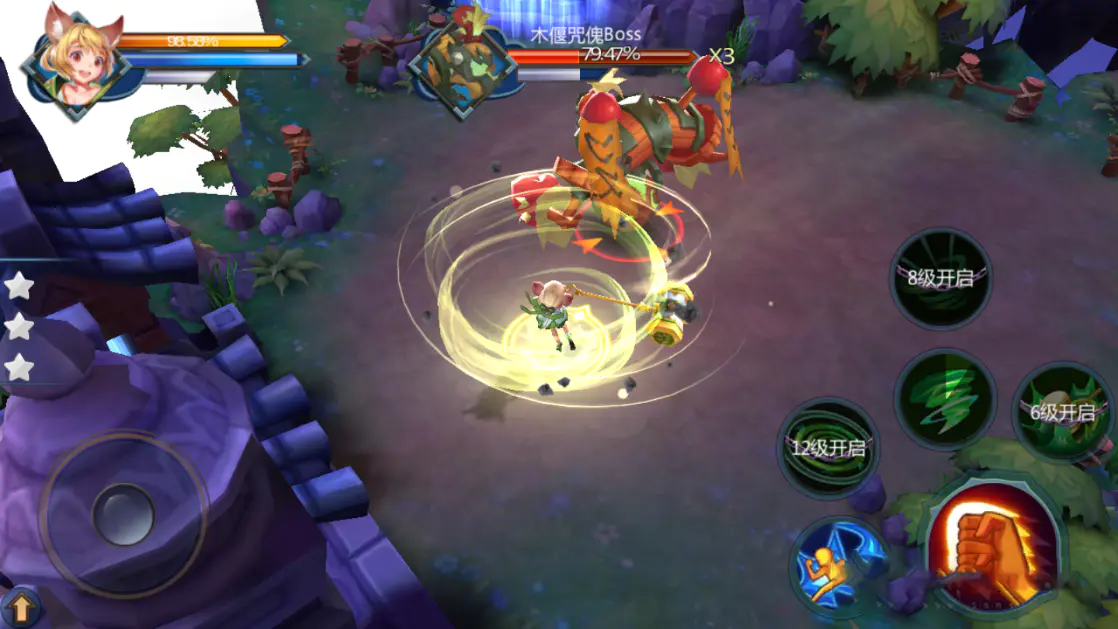The image size is (1118, 629).
Task: Use the green whirlwind skill
Action: pyautogui.click(x=944, y=399)
